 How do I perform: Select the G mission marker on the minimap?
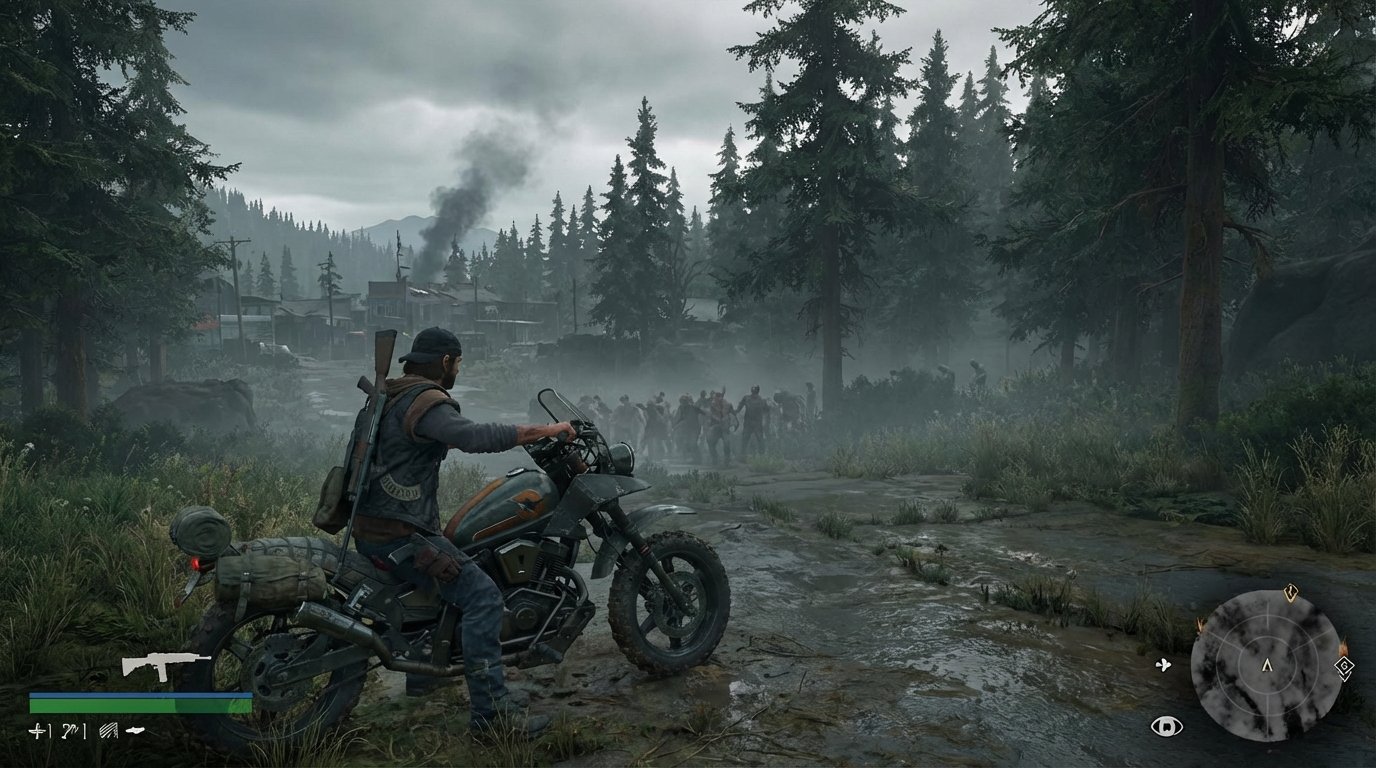1344,666
